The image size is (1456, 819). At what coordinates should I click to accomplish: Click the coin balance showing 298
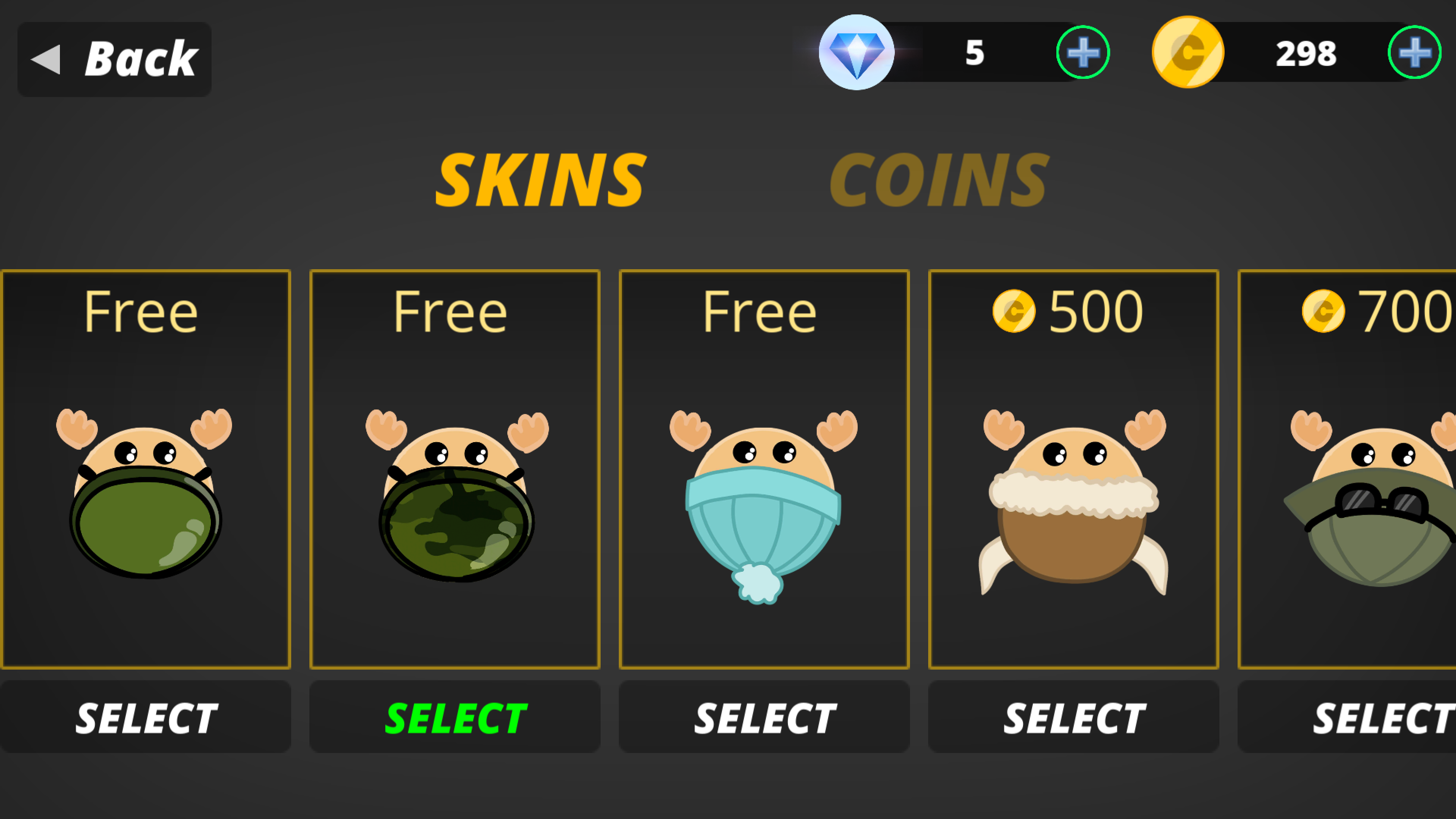pos(1305,54)
